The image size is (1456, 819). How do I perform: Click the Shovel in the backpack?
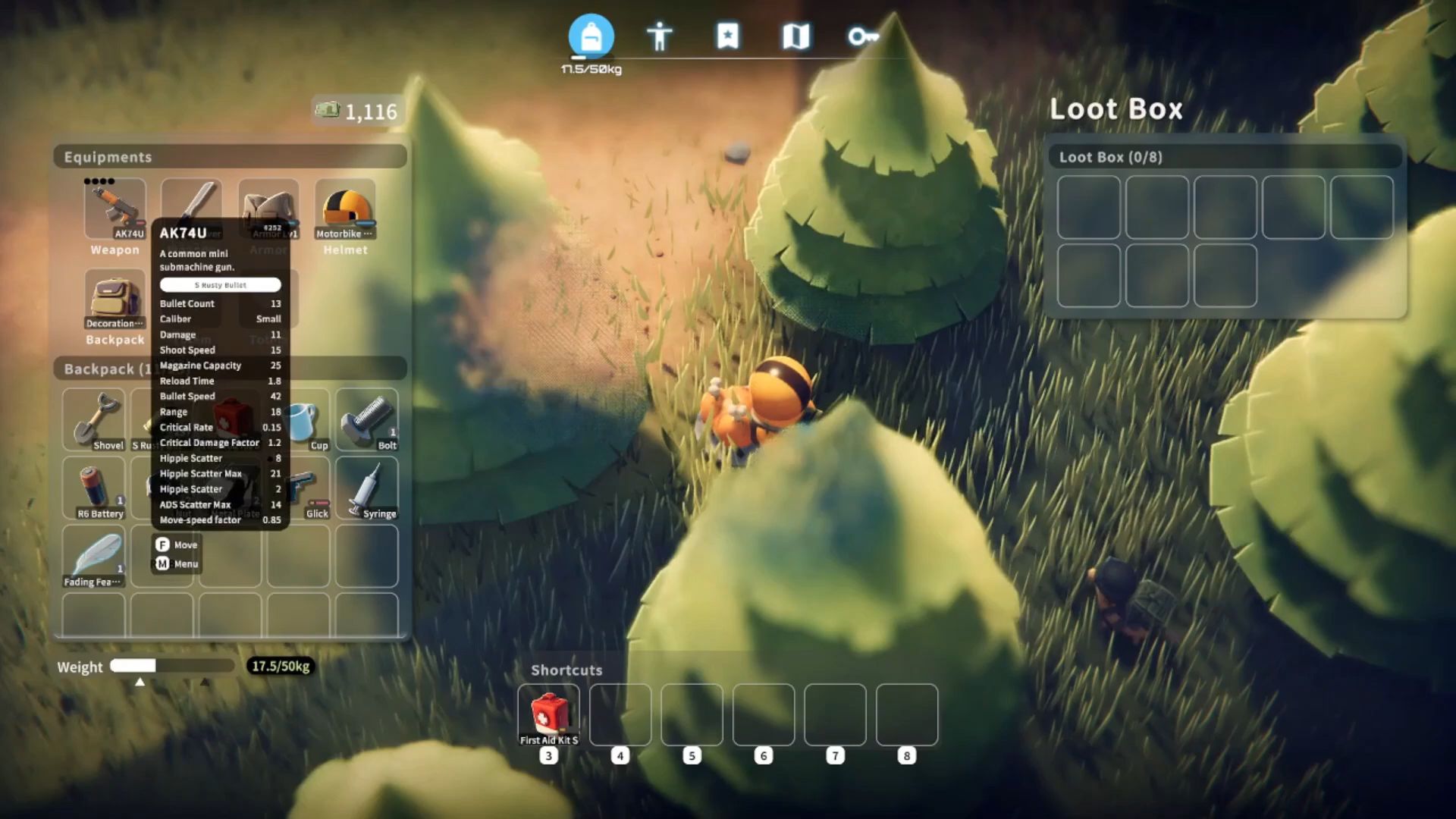(93, 417)
